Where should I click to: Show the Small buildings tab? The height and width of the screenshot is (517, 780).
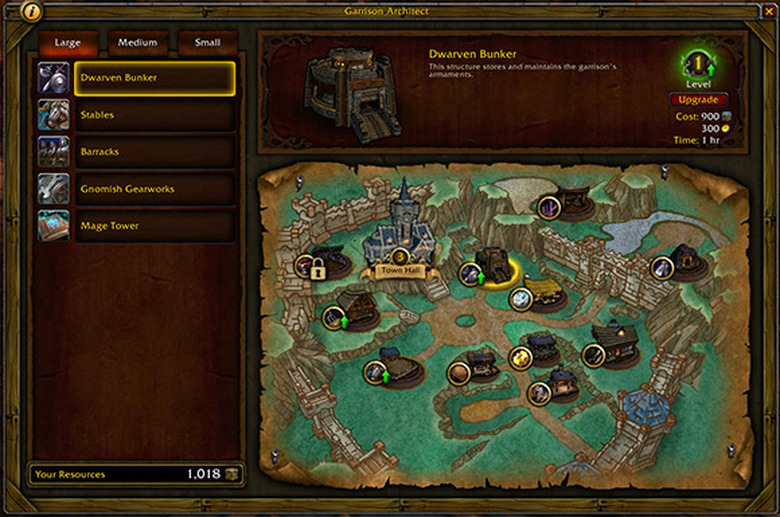coord(207,43)
